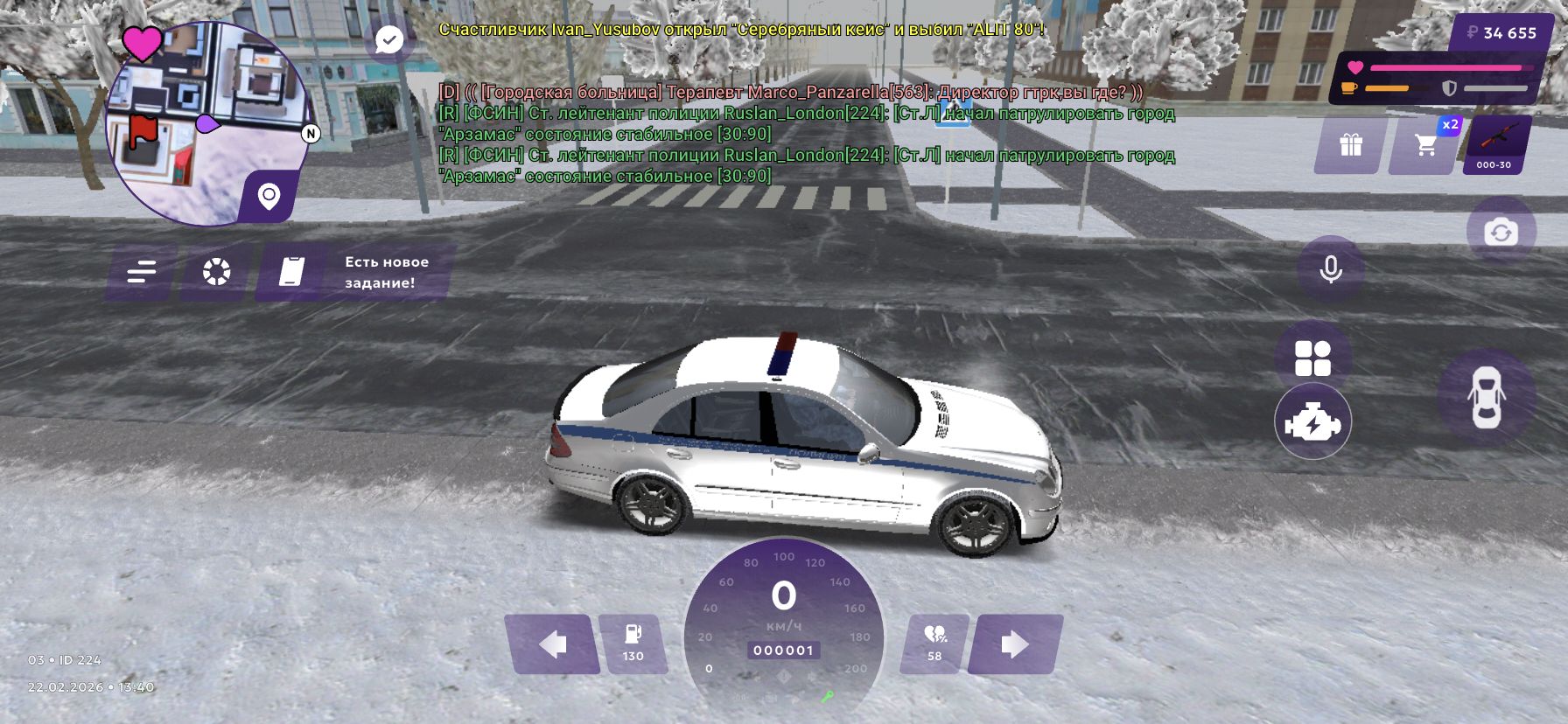Tap the fuel pump indicator
1568x724 pixels.
click(633, 644)
